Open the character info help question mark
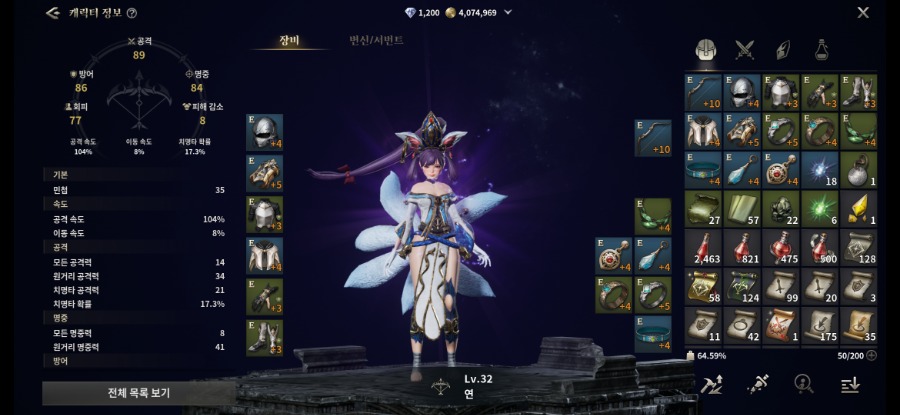Image resolution: width=900 pixels, height=415 pixels. 132,13
